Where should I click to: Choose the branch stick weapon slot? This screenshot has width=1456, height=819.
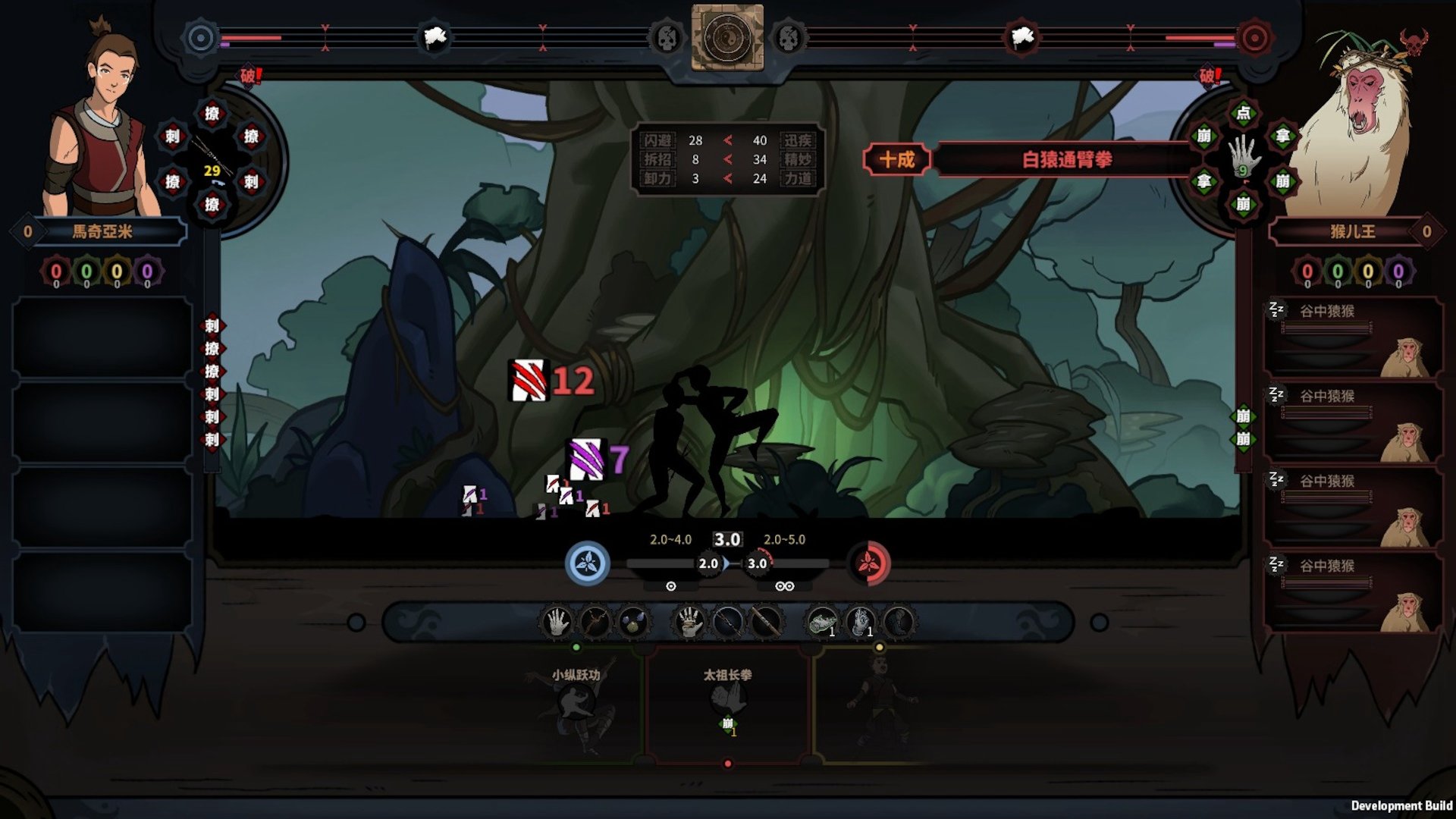(x=595, y=623)
